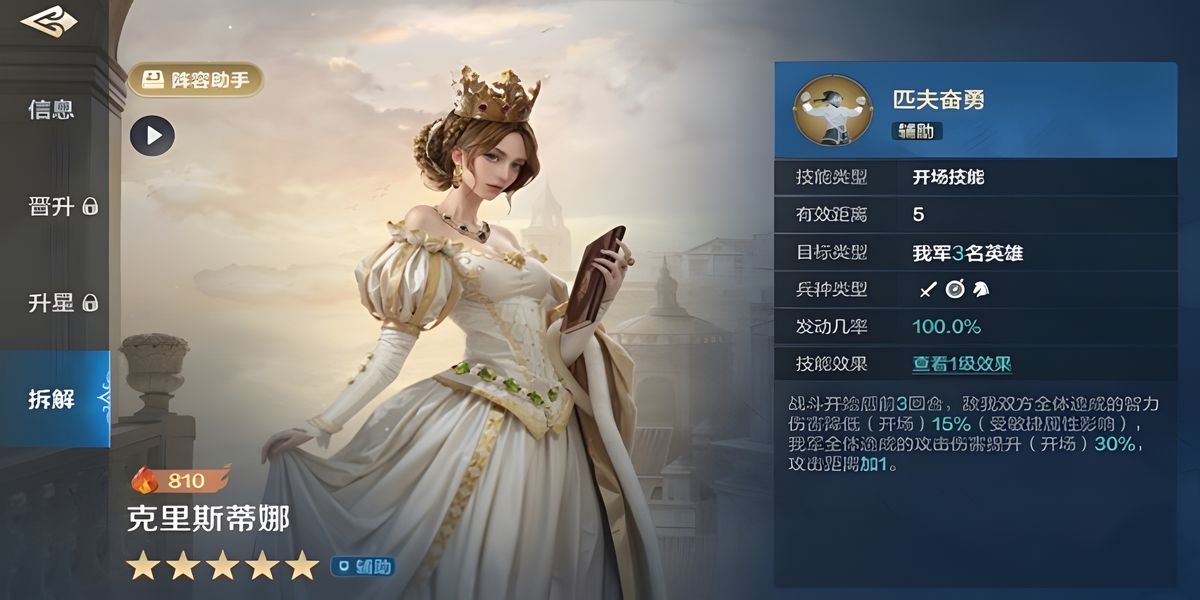Play the hero preview video

152,136
